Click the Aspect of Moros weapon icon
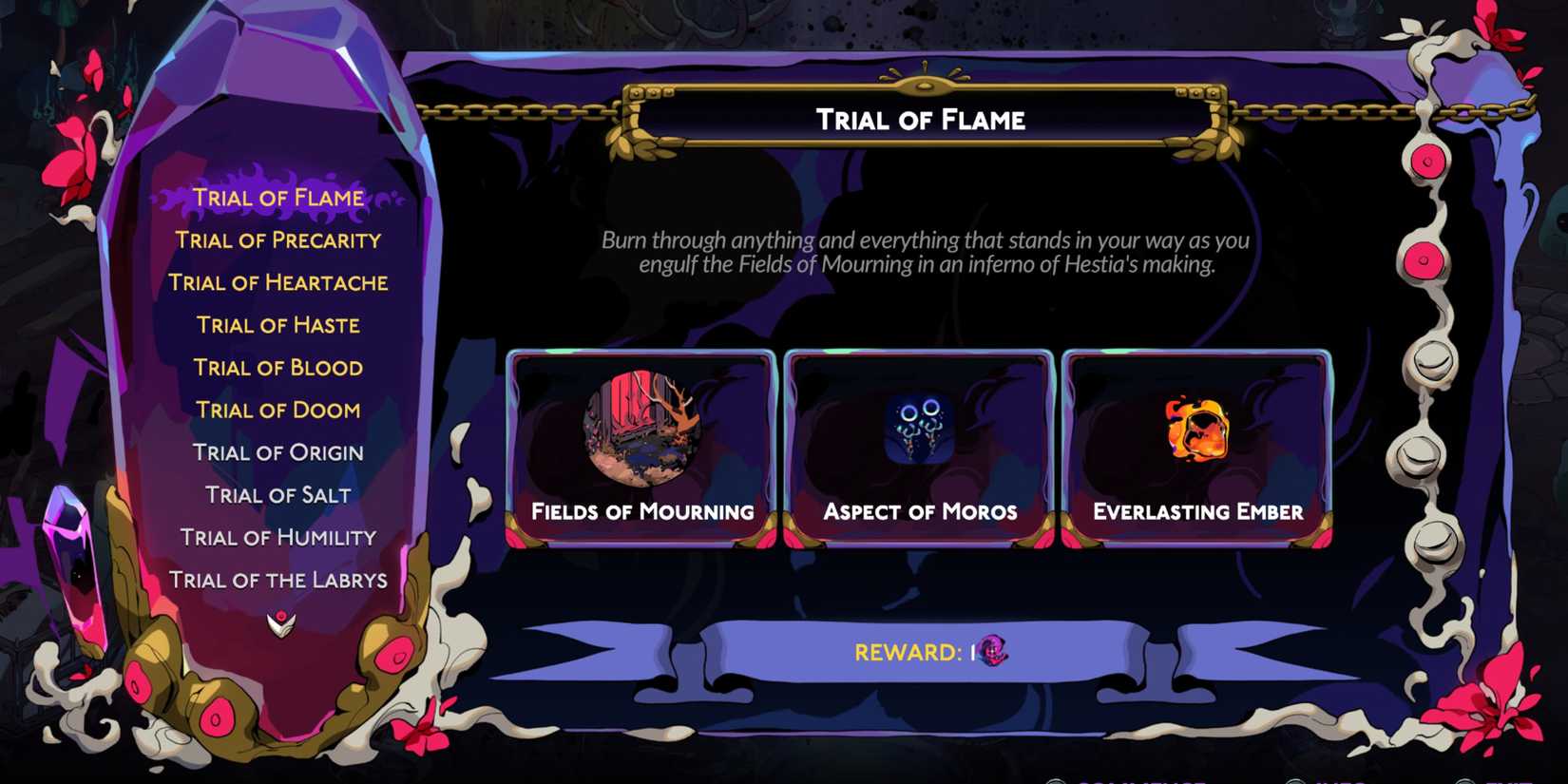Image resolution: width=1568 pixels, height=784 pixels. pyautogui.click(x=915, y=429)
